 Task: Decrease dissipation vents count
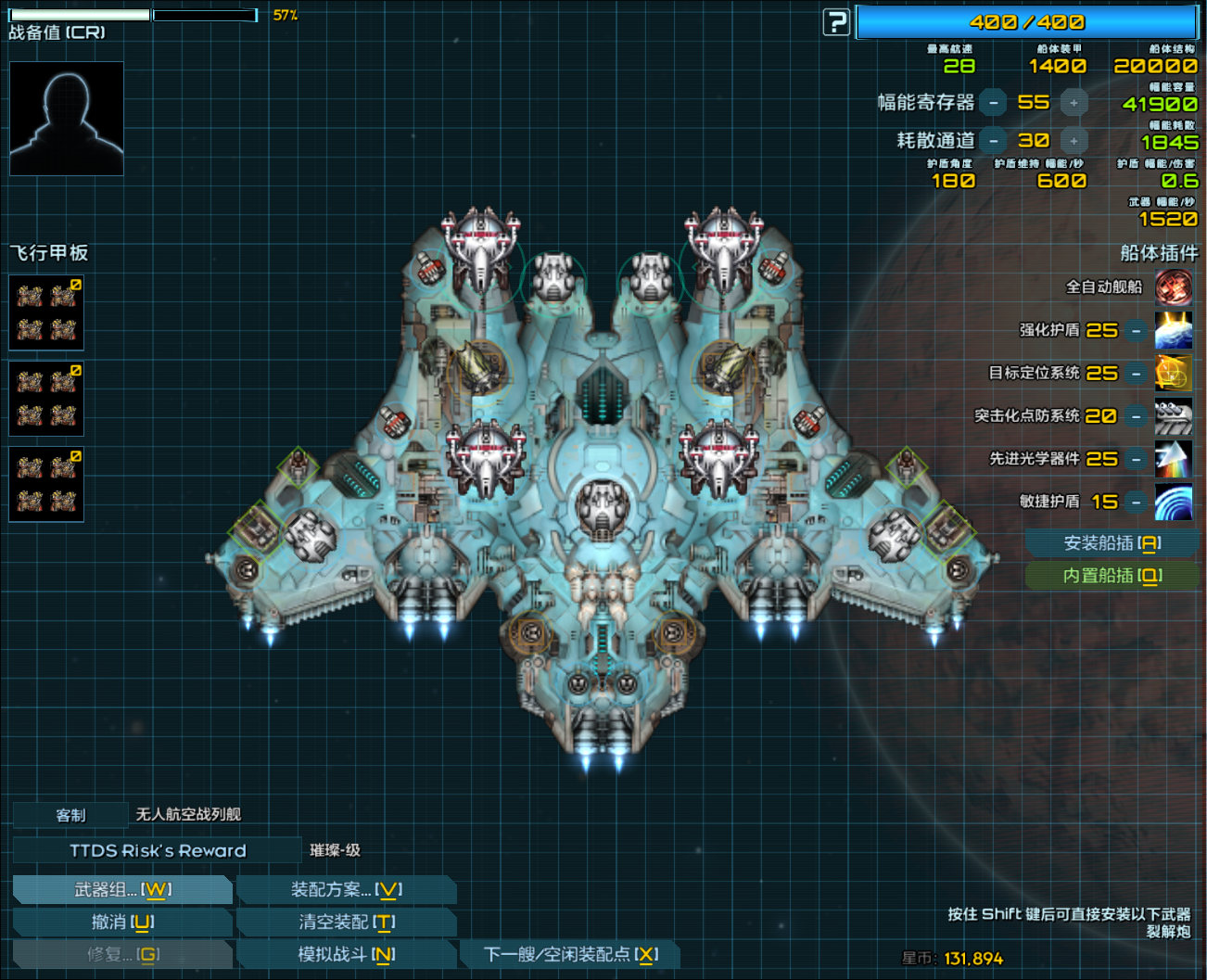[x=993, y=141]
